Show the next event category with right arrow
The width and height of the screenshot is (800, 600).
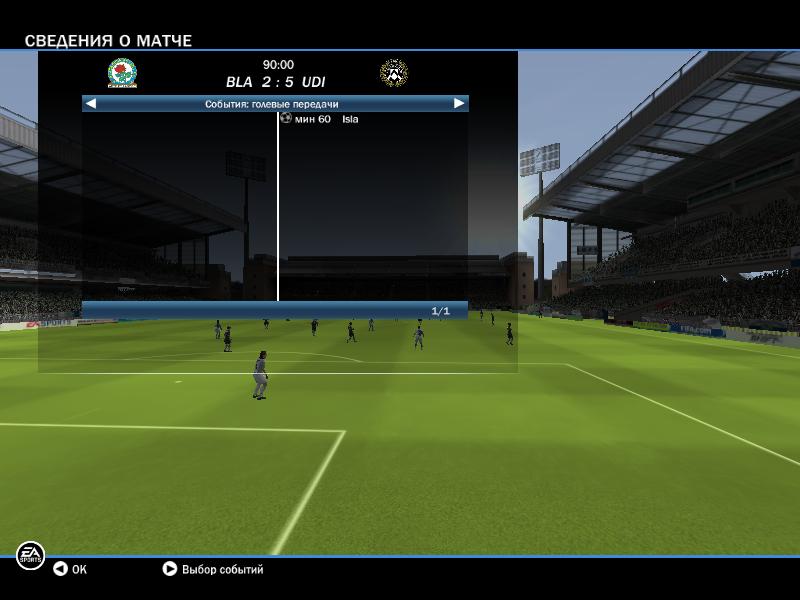pyautogui.click(x=459, y=103)
